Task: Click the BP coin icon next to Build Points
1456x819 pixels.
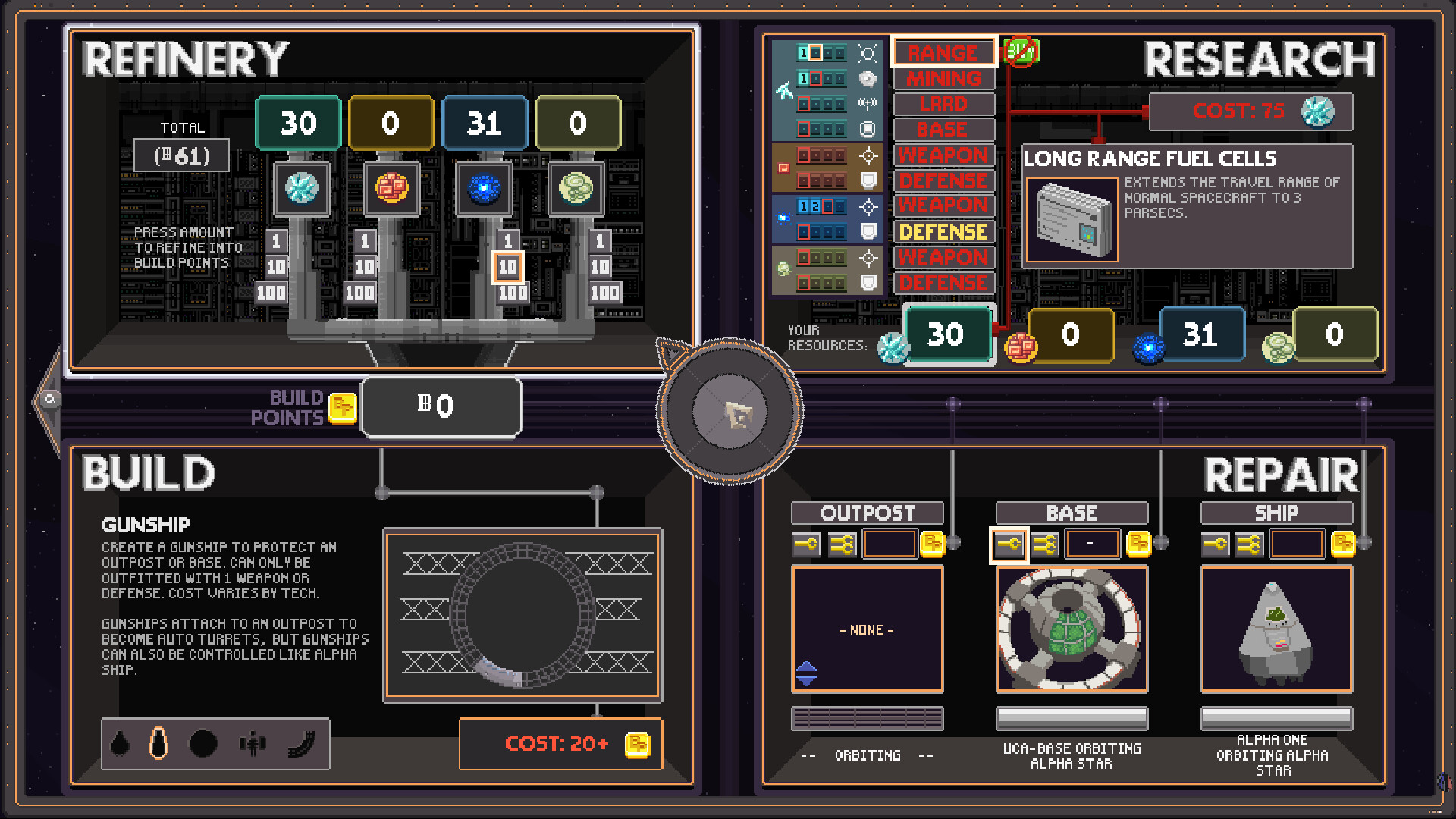Action: (344, 407)
